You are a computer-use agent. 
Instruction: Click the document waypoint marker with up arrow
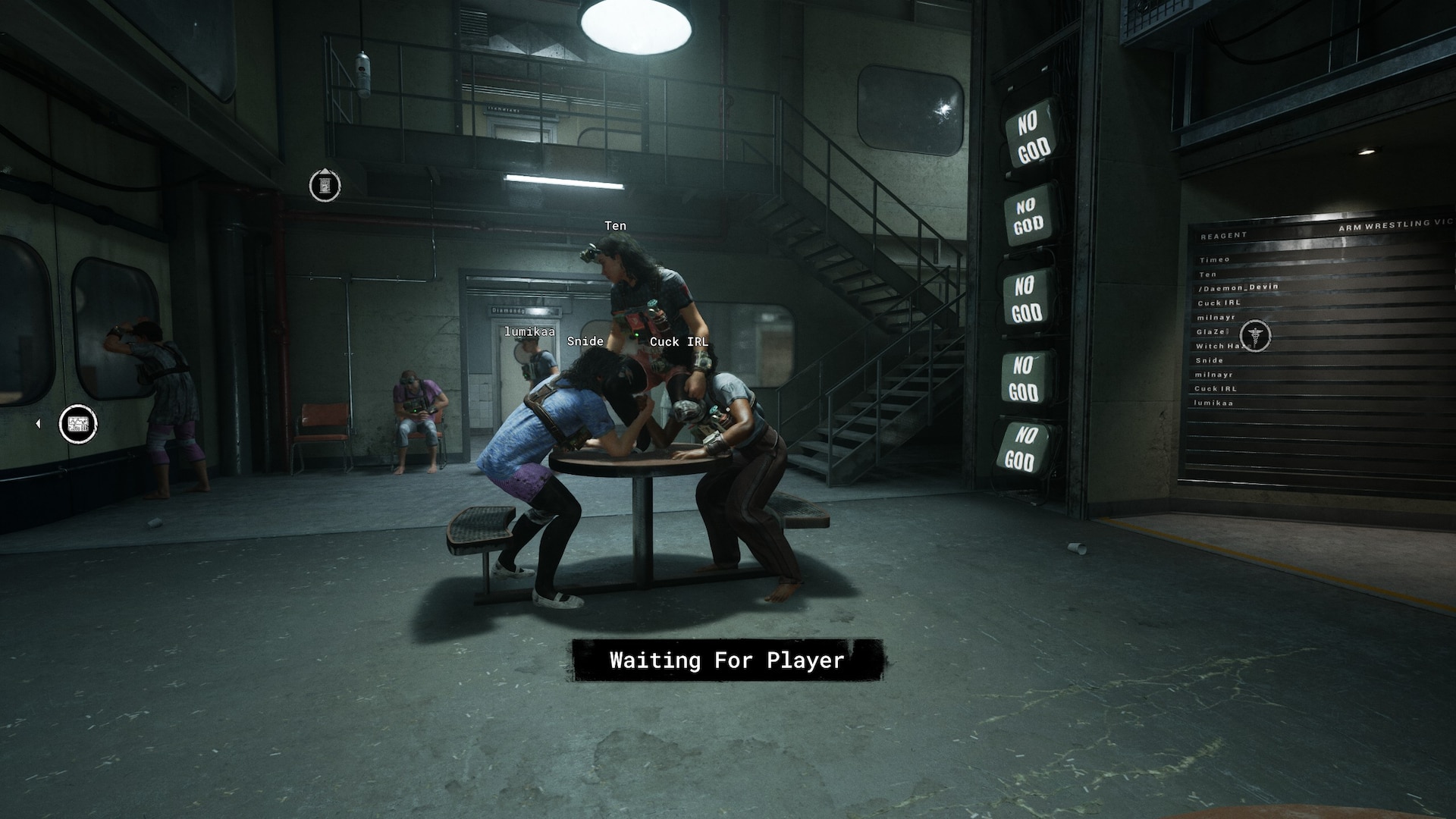325,185
